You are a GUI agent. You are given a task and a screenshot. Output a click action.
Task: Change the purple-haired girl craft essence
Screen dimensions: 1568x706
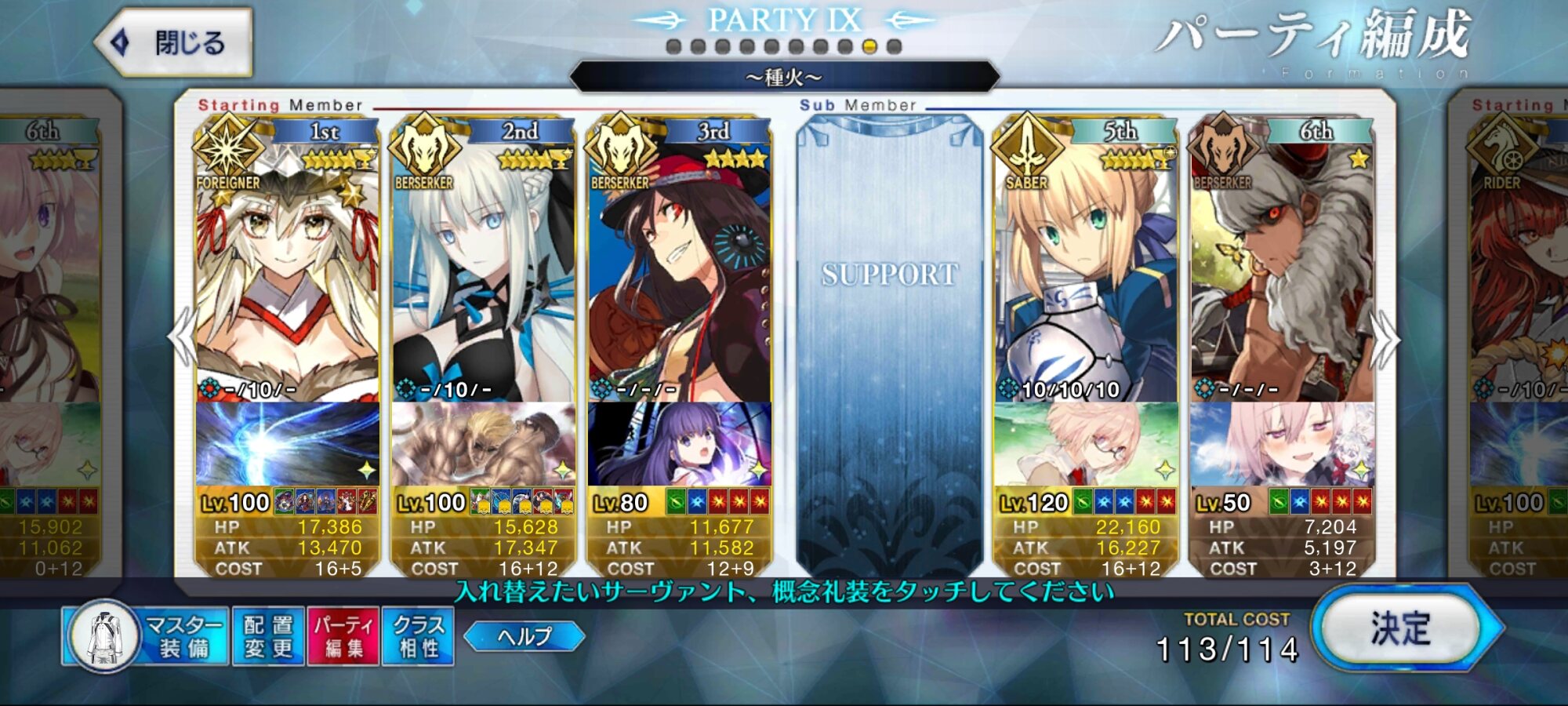679,444
